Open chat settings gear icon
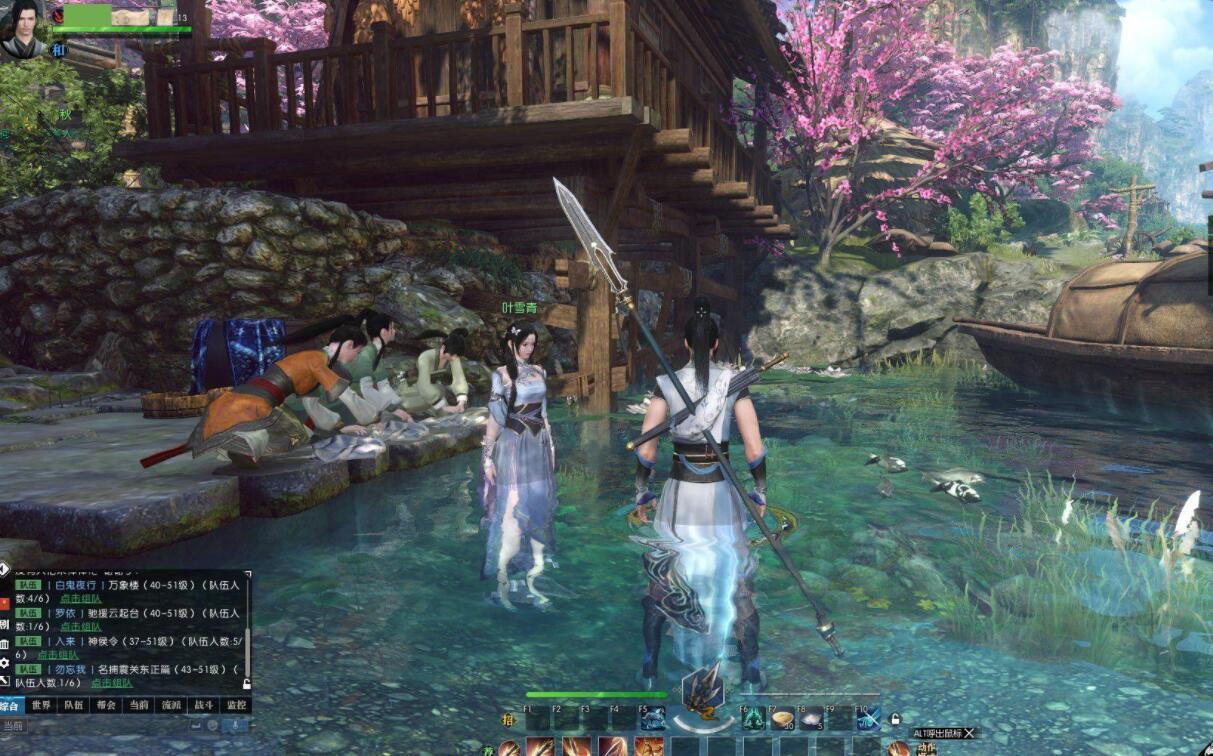 [5, 662]
